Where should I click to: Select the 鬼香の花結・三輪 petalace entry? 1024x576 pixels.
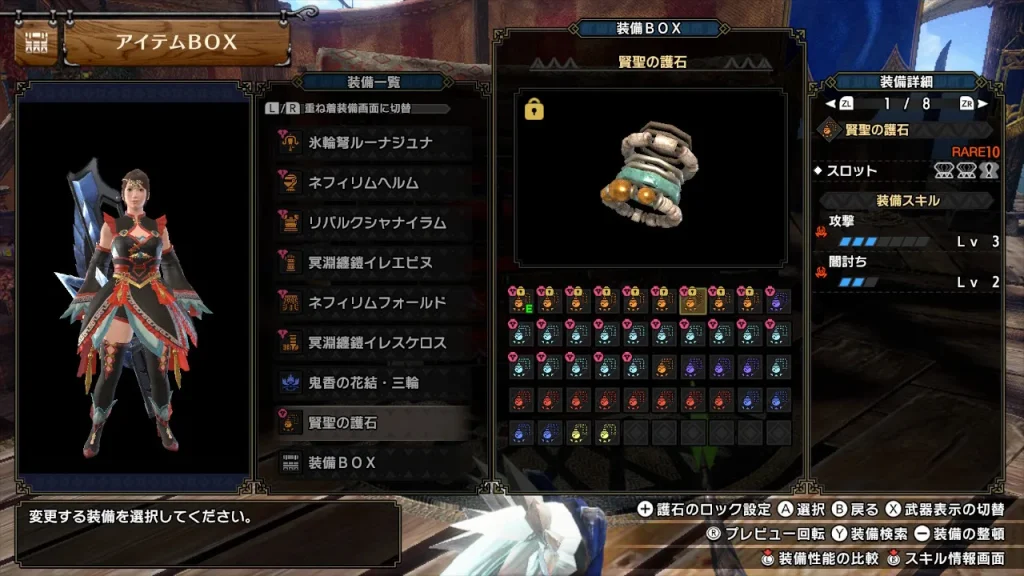[x=371, y=383]
